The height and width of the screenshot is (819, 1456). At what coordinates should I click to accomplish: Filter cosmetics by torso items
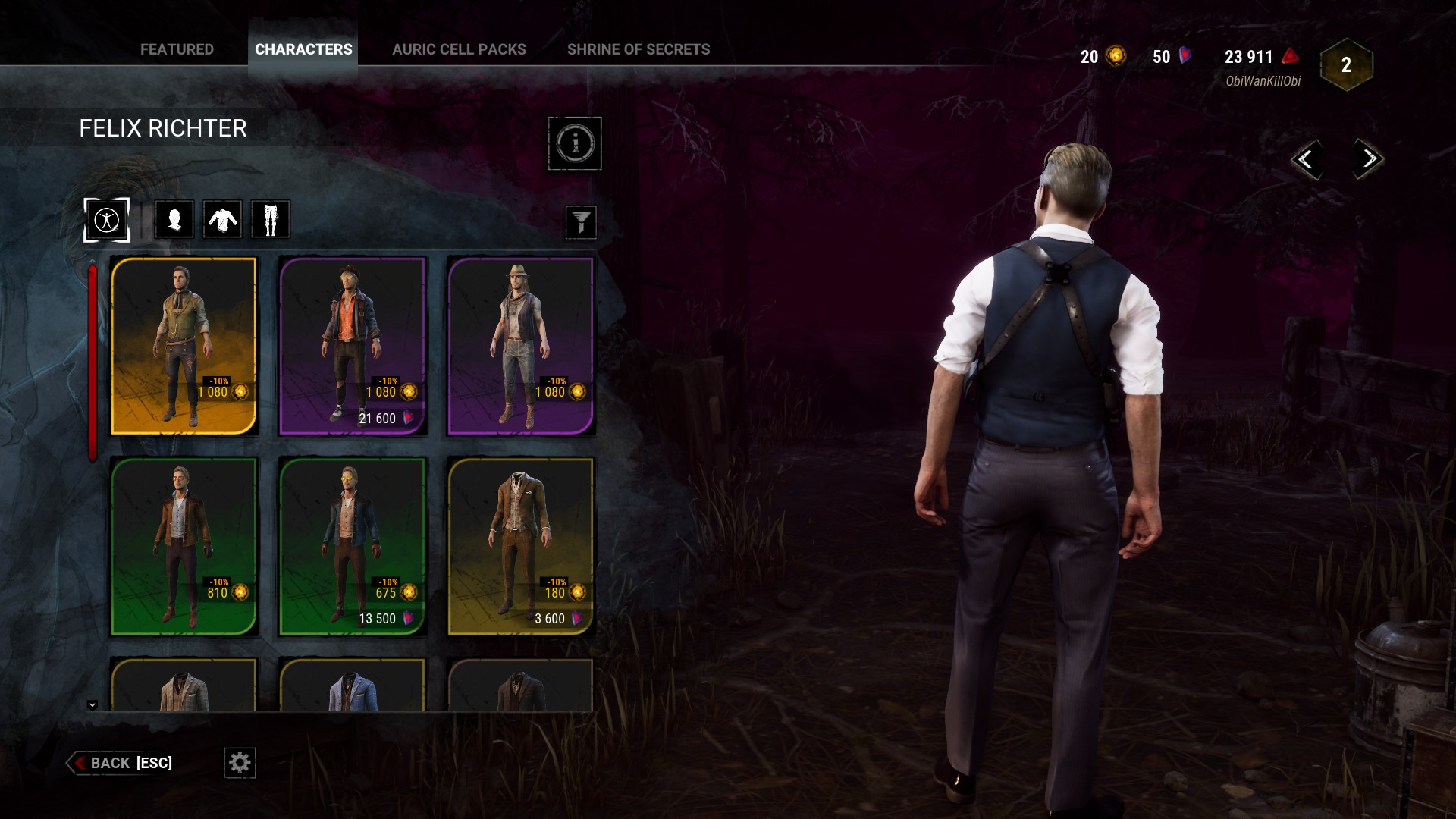pyautogui.click(x=221, y=219)
